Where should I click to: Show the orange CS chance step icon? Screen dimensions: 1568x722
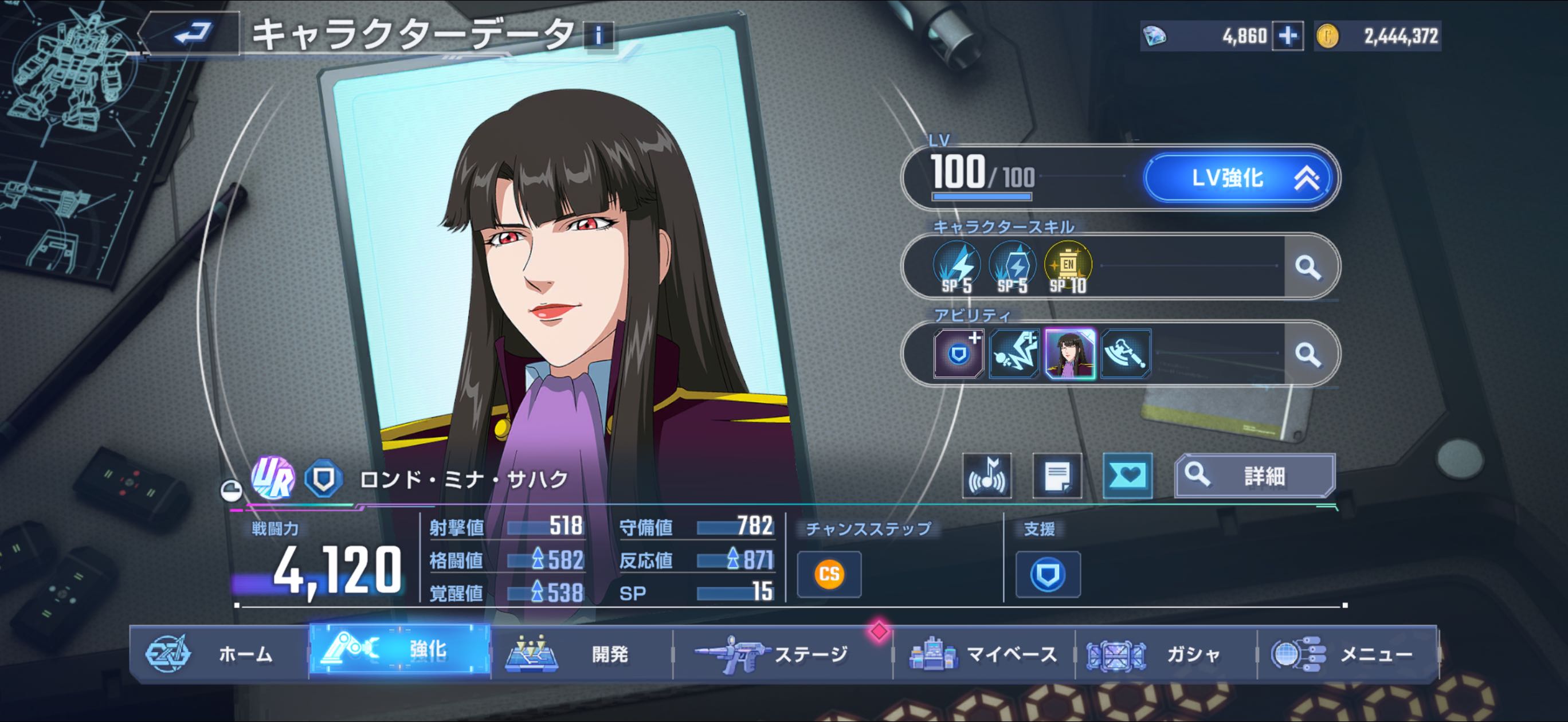pos(829,574)
